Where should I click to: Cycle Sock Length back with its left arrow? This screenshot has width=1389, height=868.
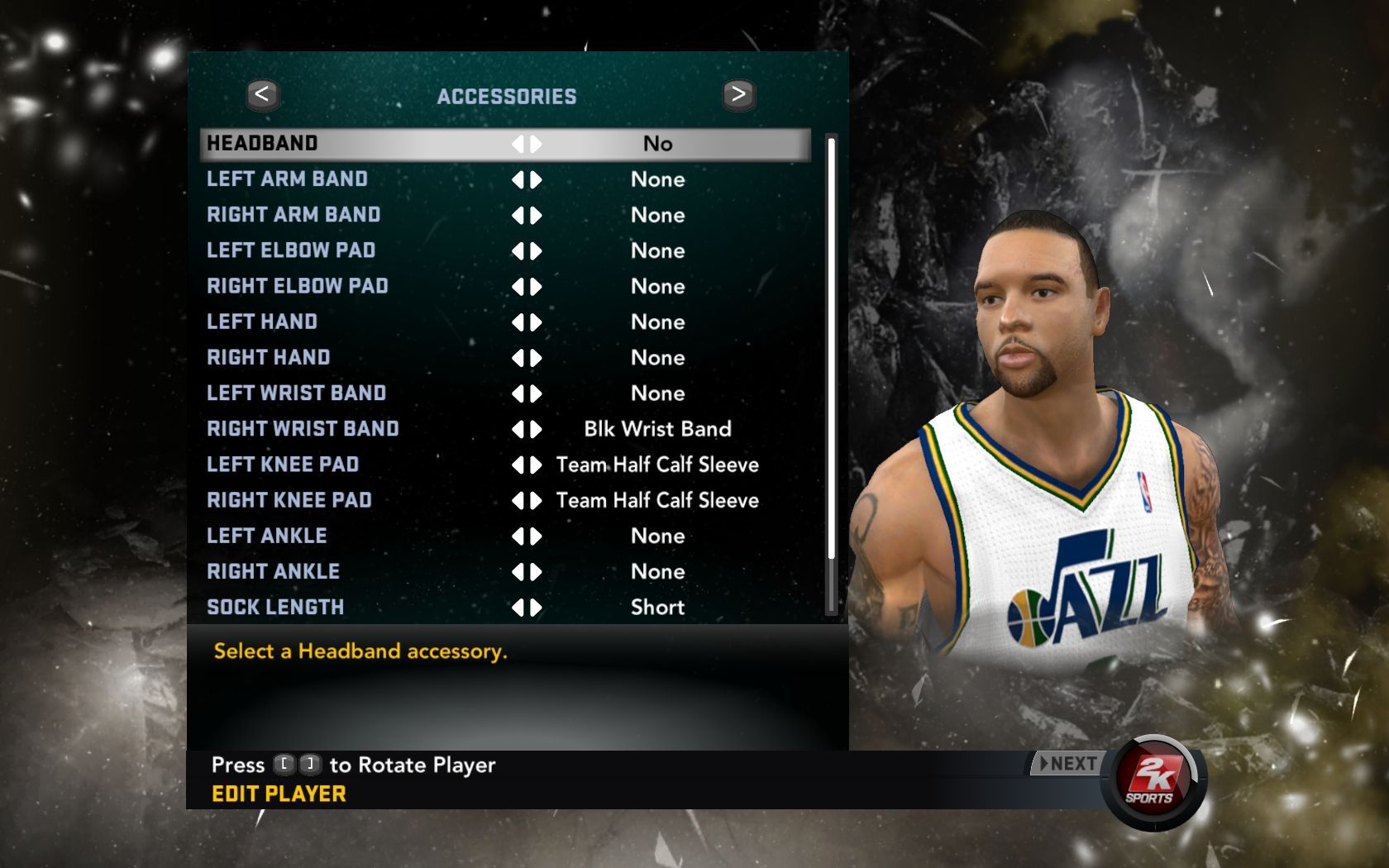[x=518, y=608]
